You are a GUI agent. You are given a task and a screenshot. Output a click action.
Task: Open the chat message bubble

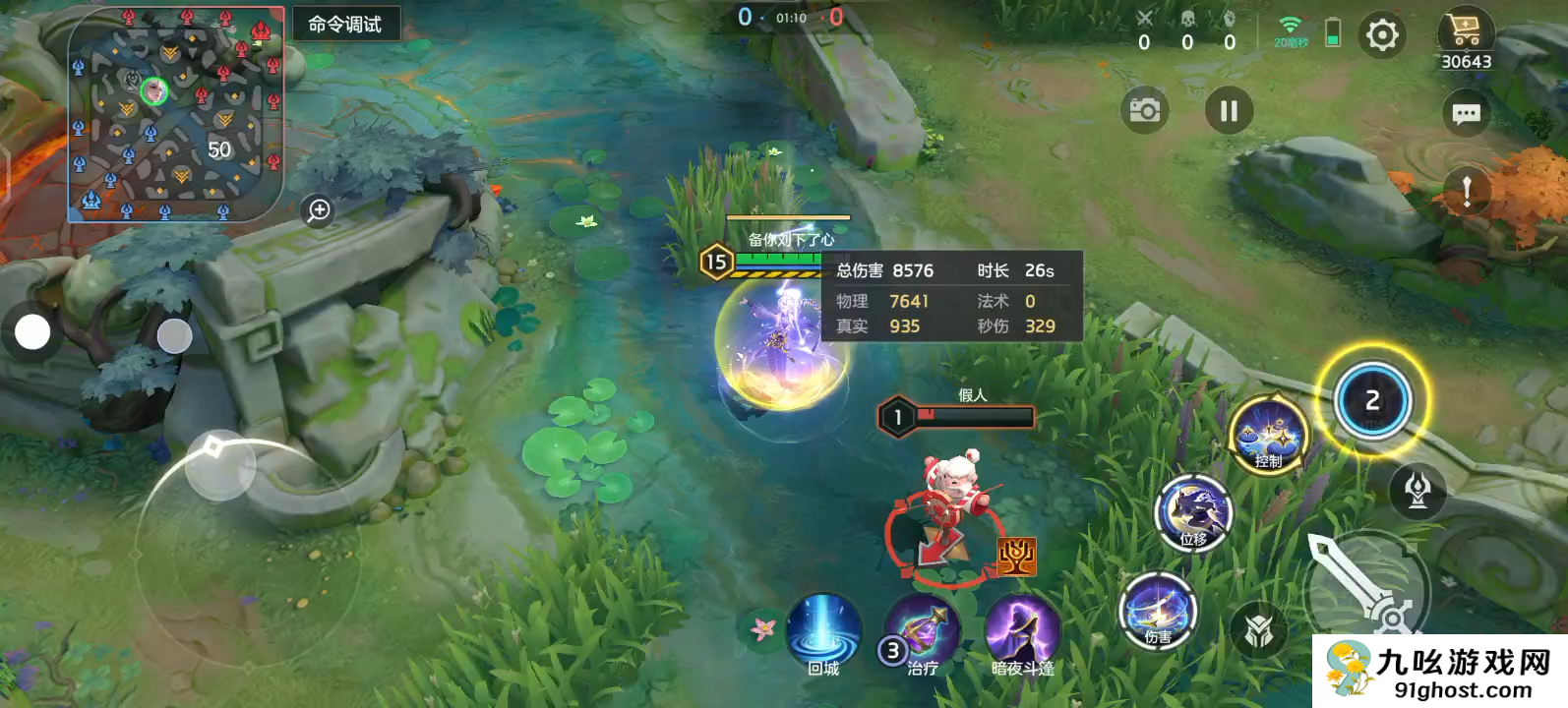coord(1466,114)
